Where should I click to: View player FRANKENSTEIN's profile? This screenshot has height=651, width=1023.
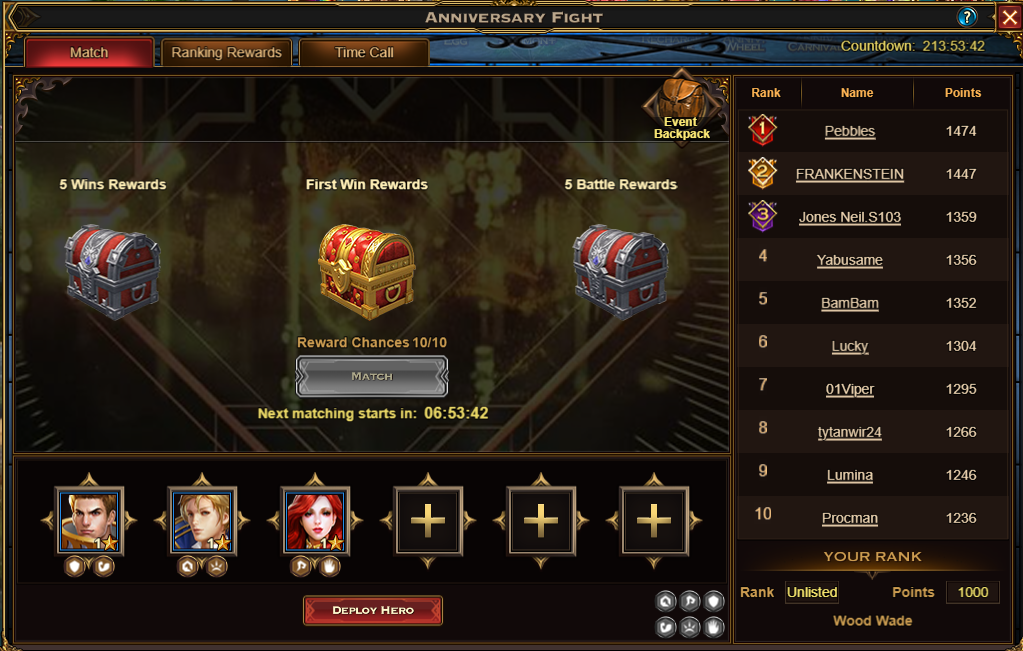[x=849, y=174]
